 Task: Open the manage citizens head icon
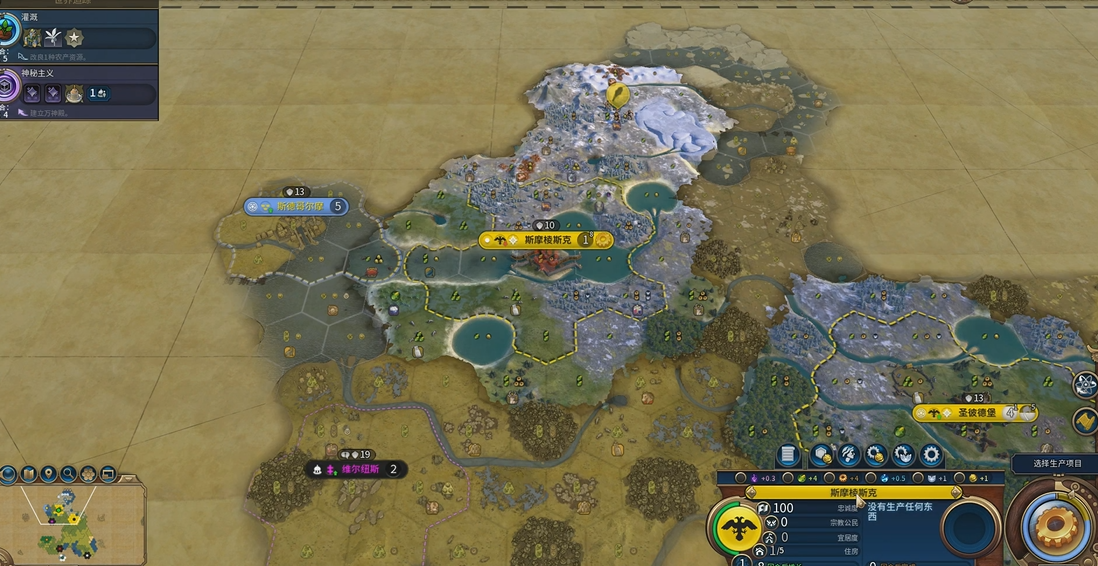(x=848, y=456)
